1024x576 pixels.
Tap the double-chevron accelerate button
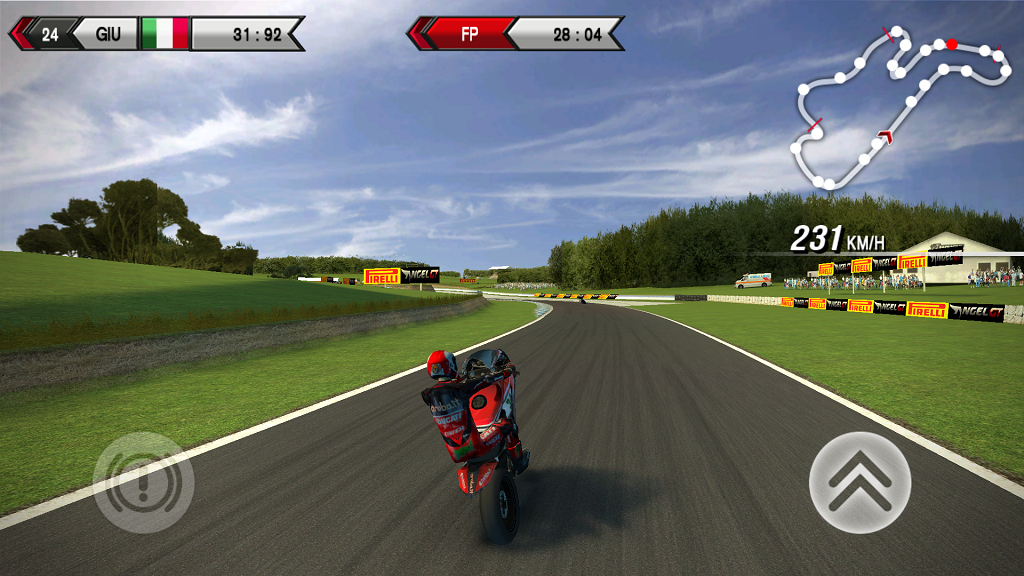click(x=860, y=482)
